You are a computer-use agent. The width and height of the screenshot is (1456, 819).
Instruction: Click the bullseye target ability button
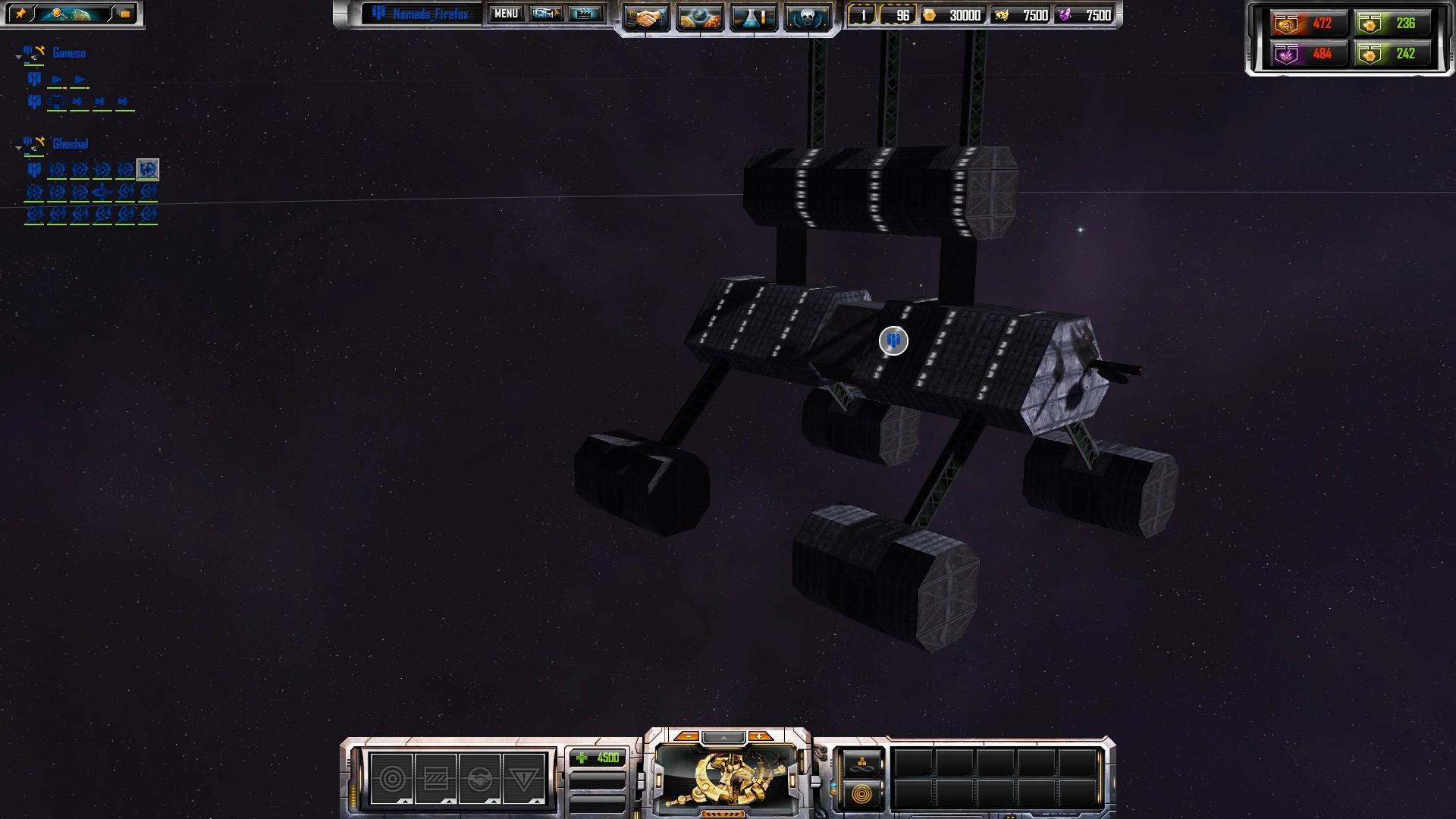(392, 779)
